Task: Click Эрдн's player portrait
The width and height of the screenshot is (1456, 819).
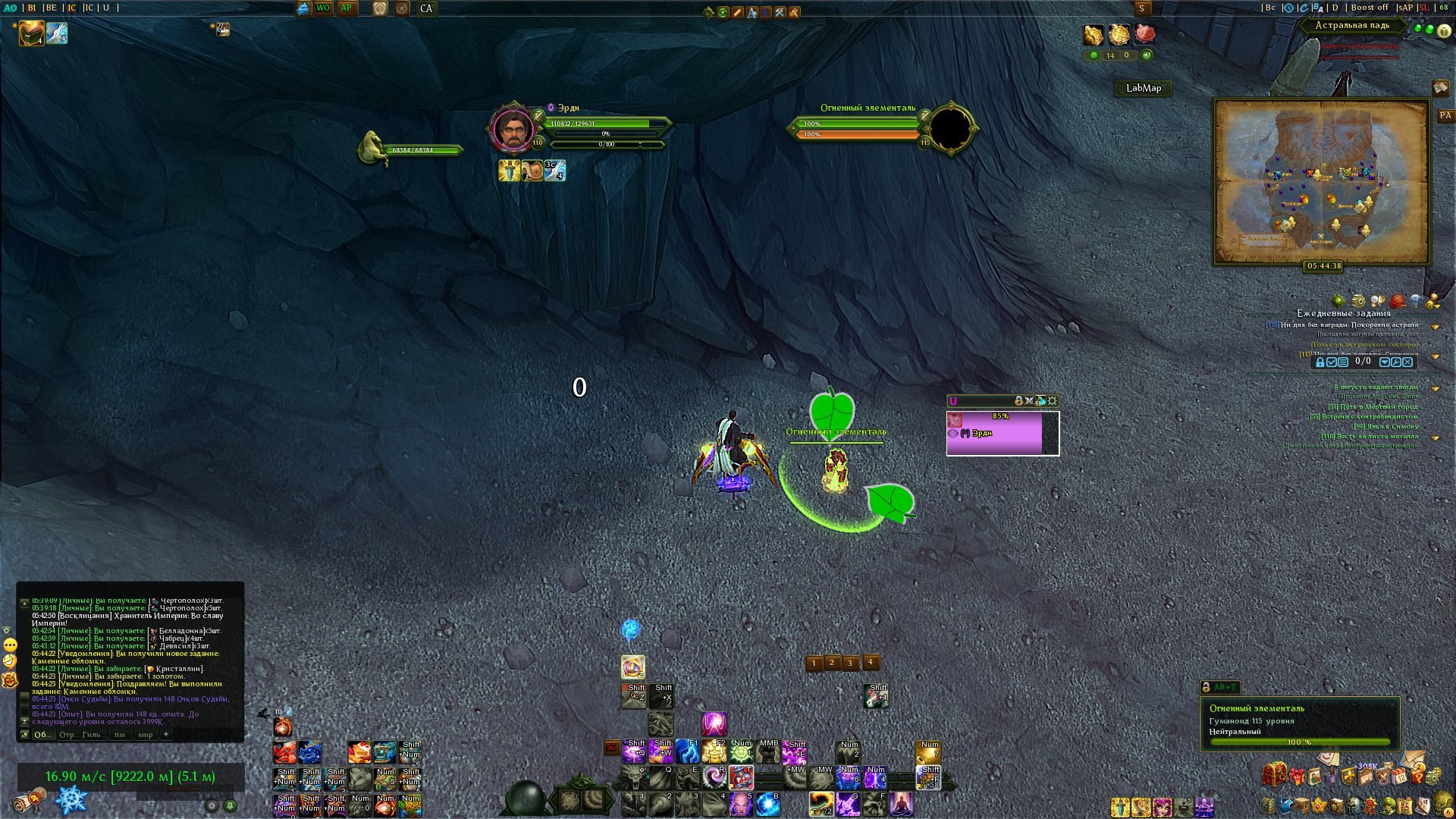Action: tap(513, 129)
